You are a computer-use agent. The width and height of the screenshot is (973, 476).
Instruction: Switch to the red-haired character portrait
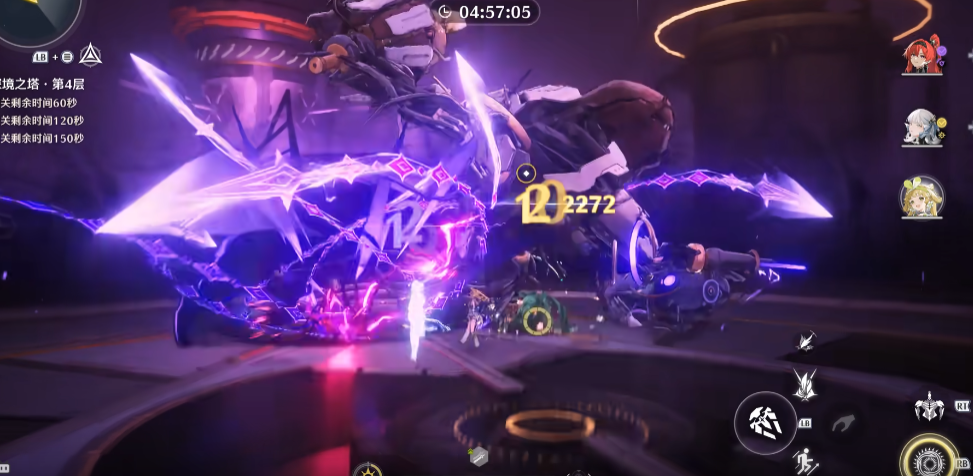pyautogui.click(x=920, y=58)
